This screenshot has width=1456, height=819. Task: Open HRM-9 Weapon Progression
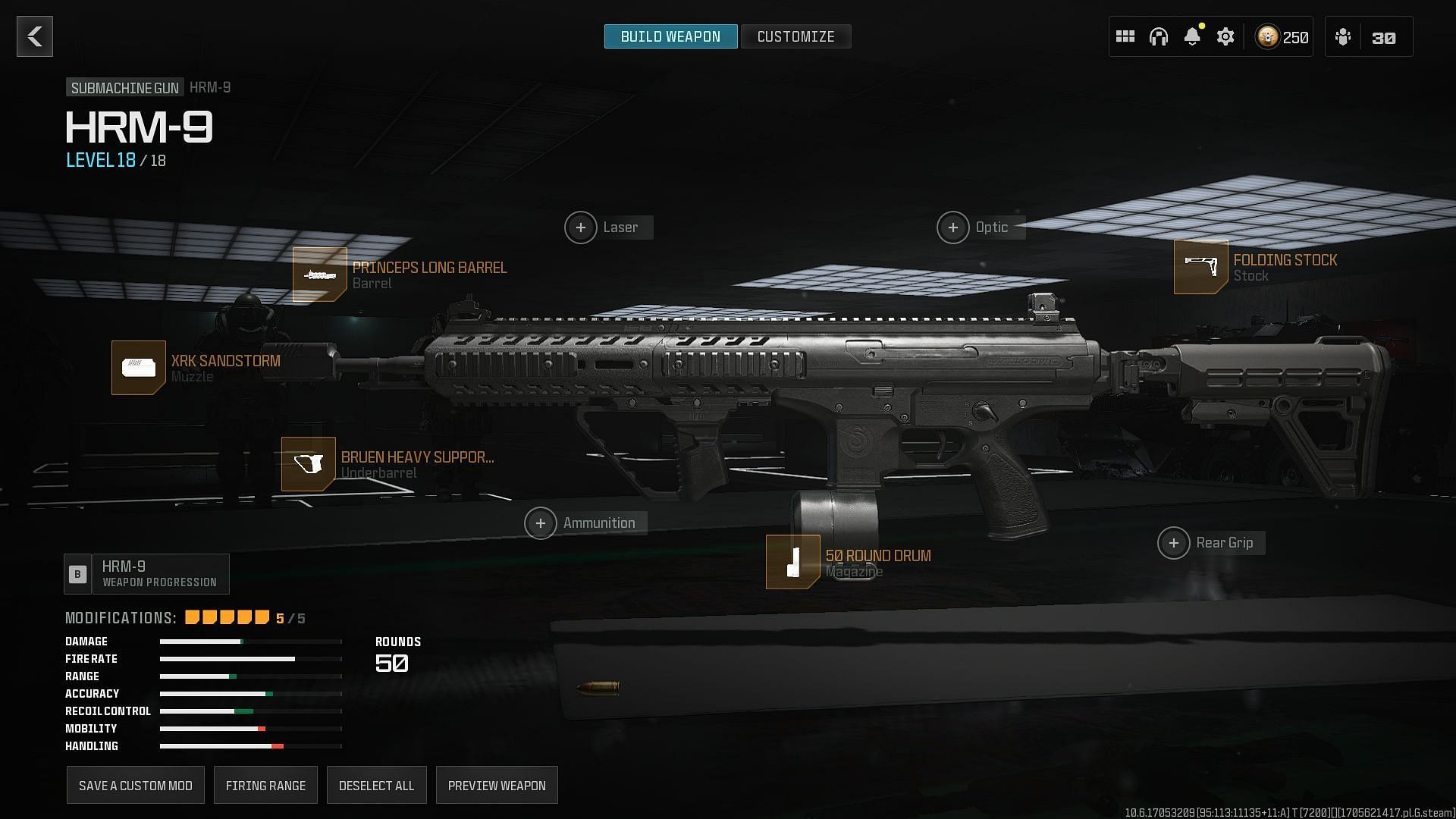pos(147,574)
